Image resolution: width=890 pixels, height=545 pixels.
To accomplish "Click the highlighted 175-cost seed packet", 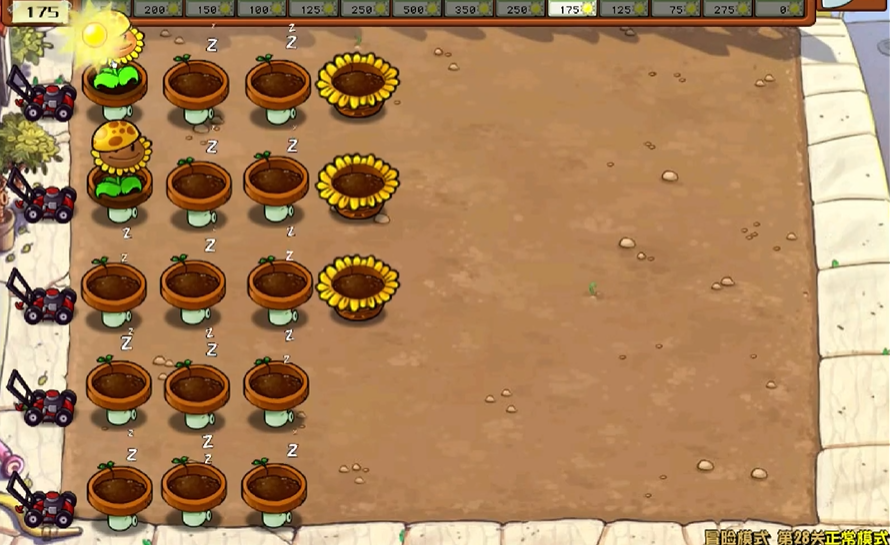I will pos(573,9).
